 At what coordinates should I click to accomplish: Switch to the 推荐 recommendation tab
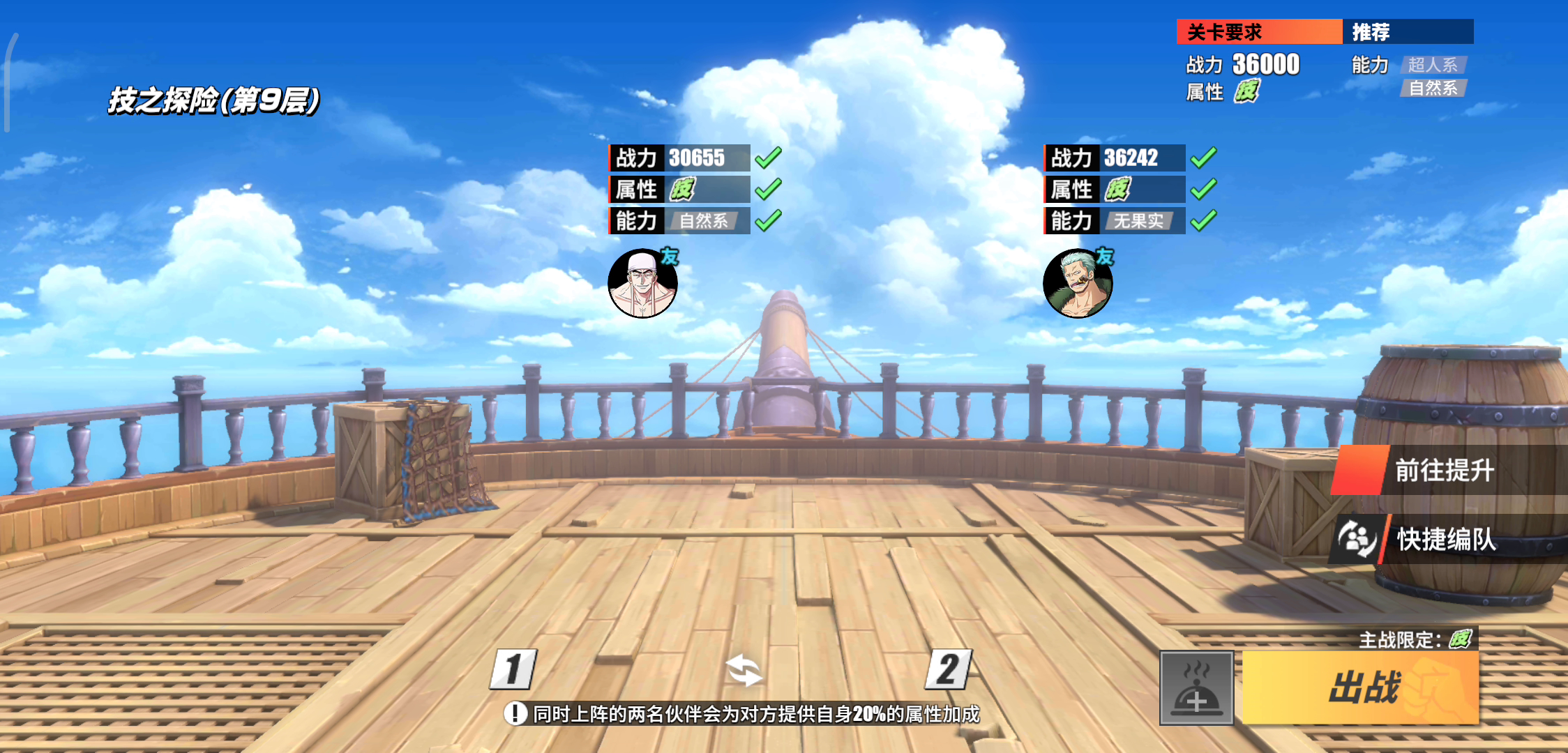(x=1407, y=32)
